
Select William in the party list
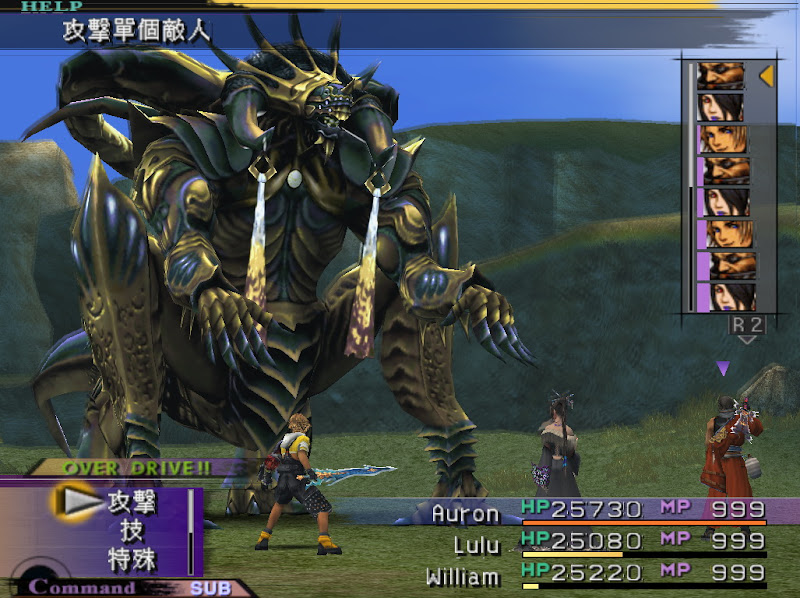click(462, 577)
